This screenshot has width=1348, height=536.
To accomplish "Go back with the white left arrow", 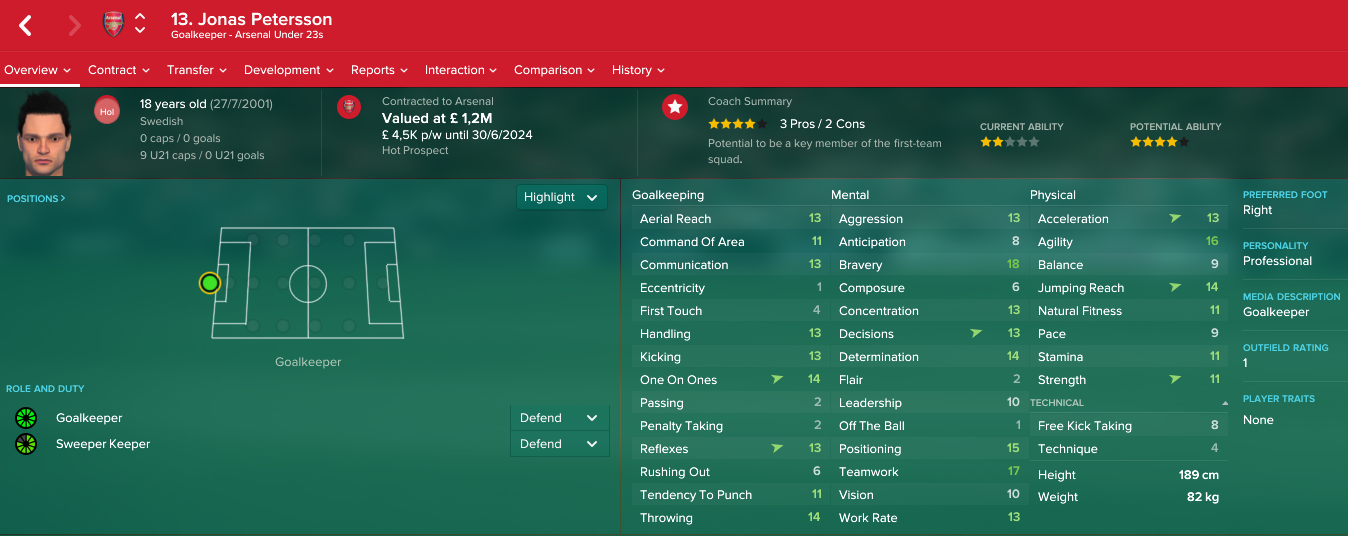I will pos(26,26).
